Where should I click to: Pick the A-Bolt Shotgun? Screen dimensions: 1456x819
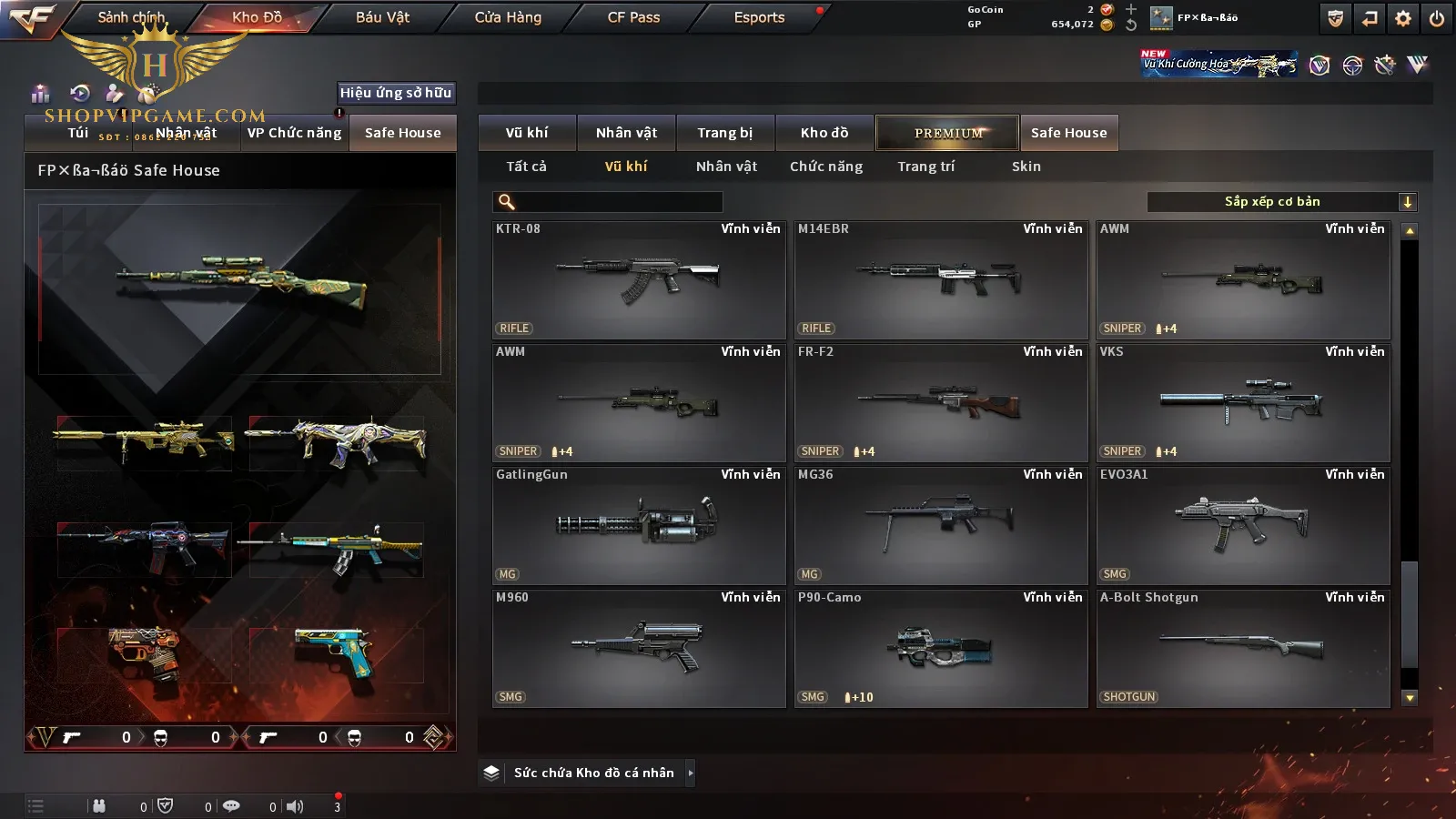coord(1243,649)
